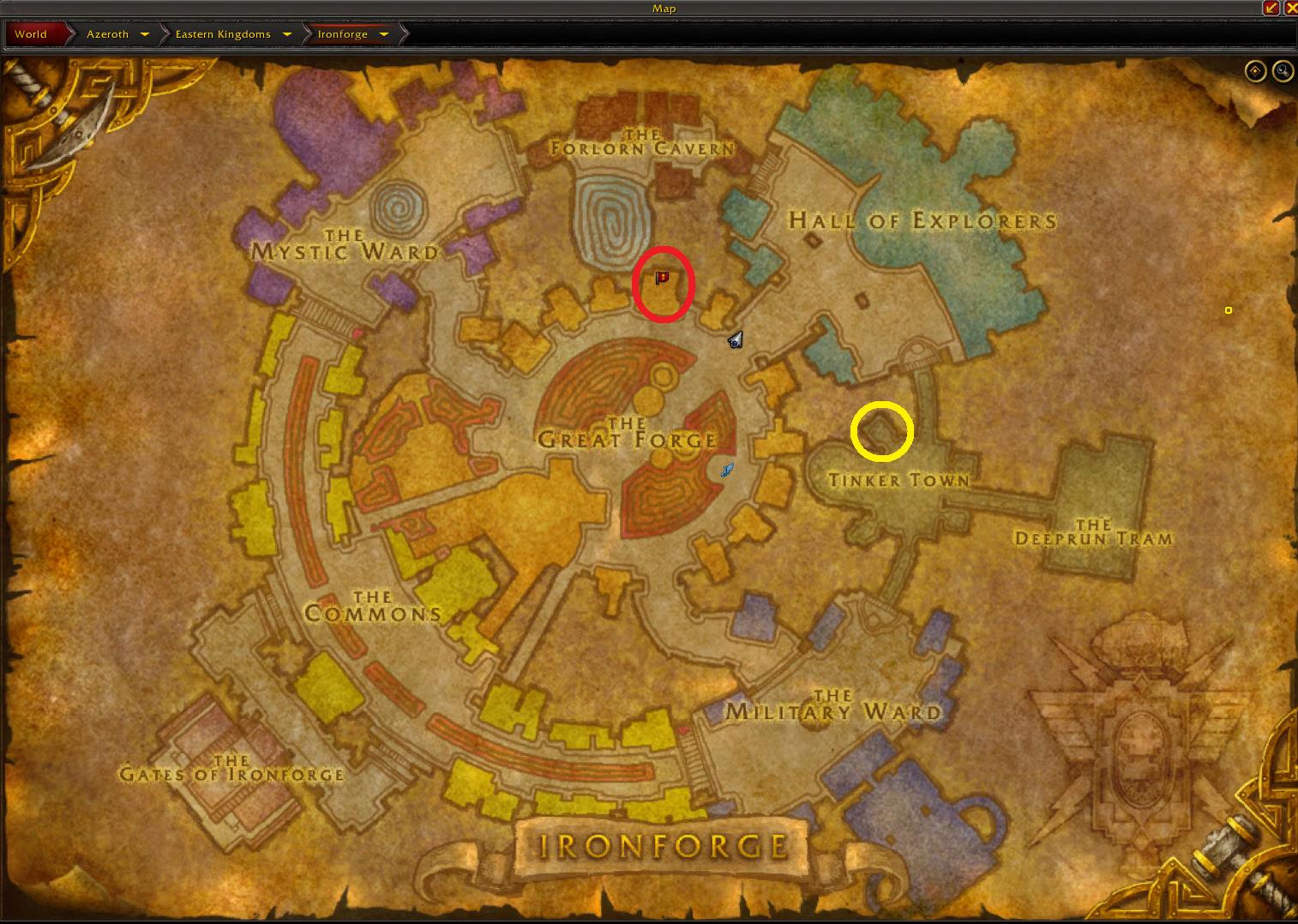Viewport: 1298px width, 924px height.
Task: Select the silver player arrow marker
Action: (x=736, y=340)
